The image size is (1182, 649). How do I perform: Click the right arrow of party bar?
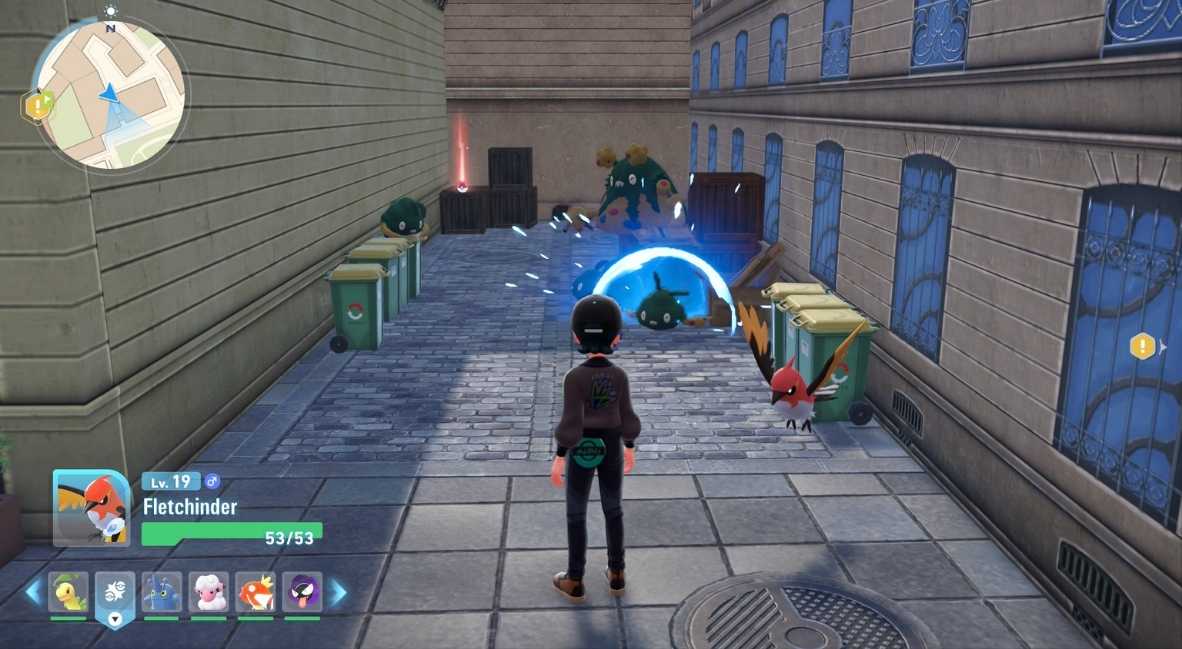(338, 593)
